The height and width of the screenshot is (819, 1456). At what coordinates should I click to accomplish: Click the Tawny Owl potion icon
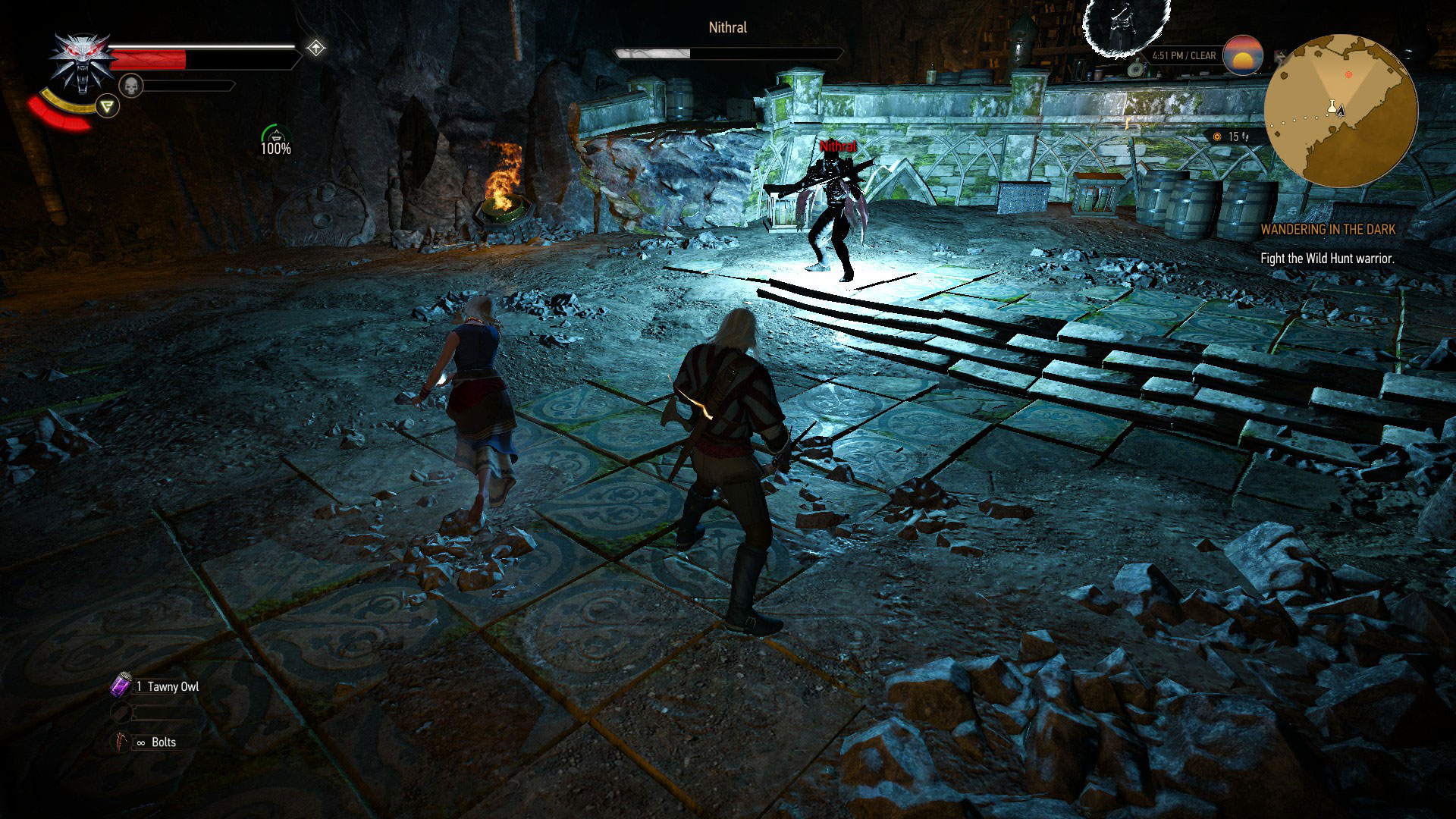coord(121,685)
